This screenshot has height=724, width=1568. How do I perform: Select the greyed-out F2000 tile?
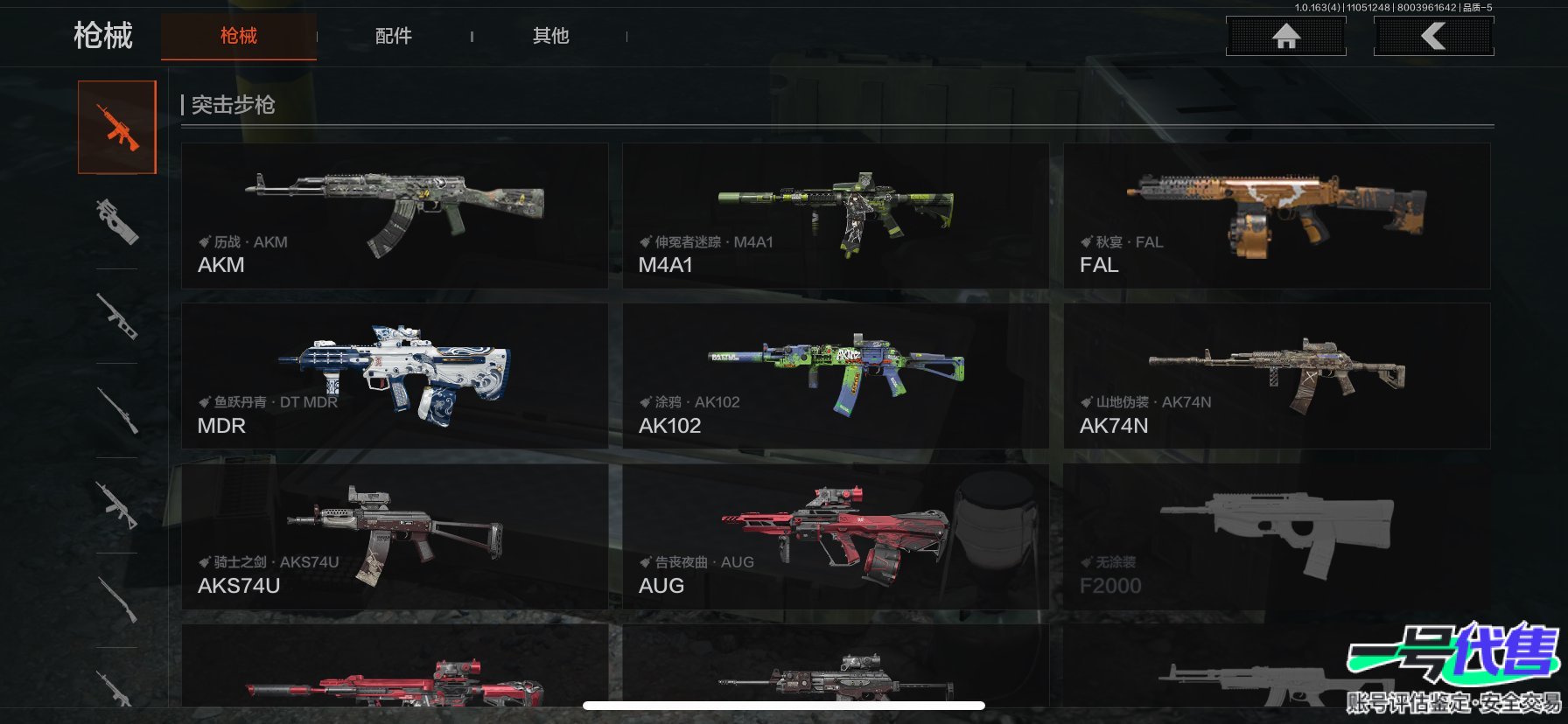1277,537
